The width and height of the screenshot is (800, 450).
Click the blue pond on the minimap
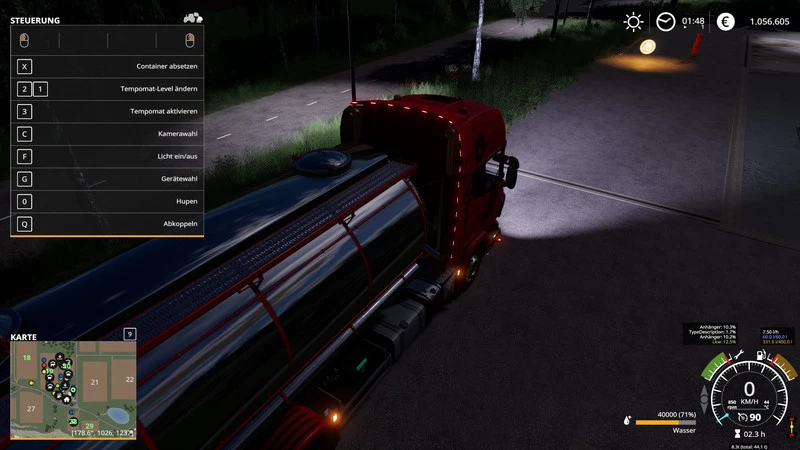(x=116, y=414)
